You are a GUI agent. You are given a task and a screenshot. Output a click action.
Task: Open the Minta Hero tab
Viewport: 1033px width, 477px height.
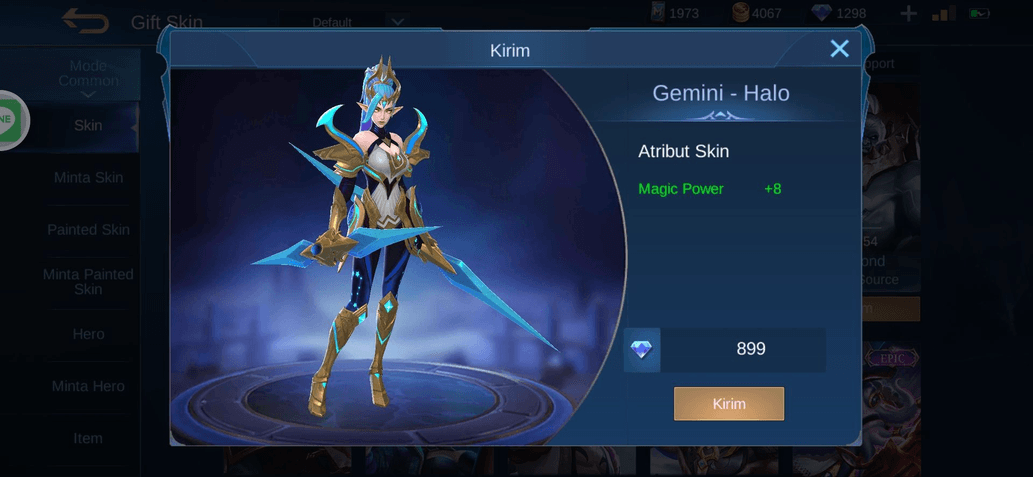88,386
